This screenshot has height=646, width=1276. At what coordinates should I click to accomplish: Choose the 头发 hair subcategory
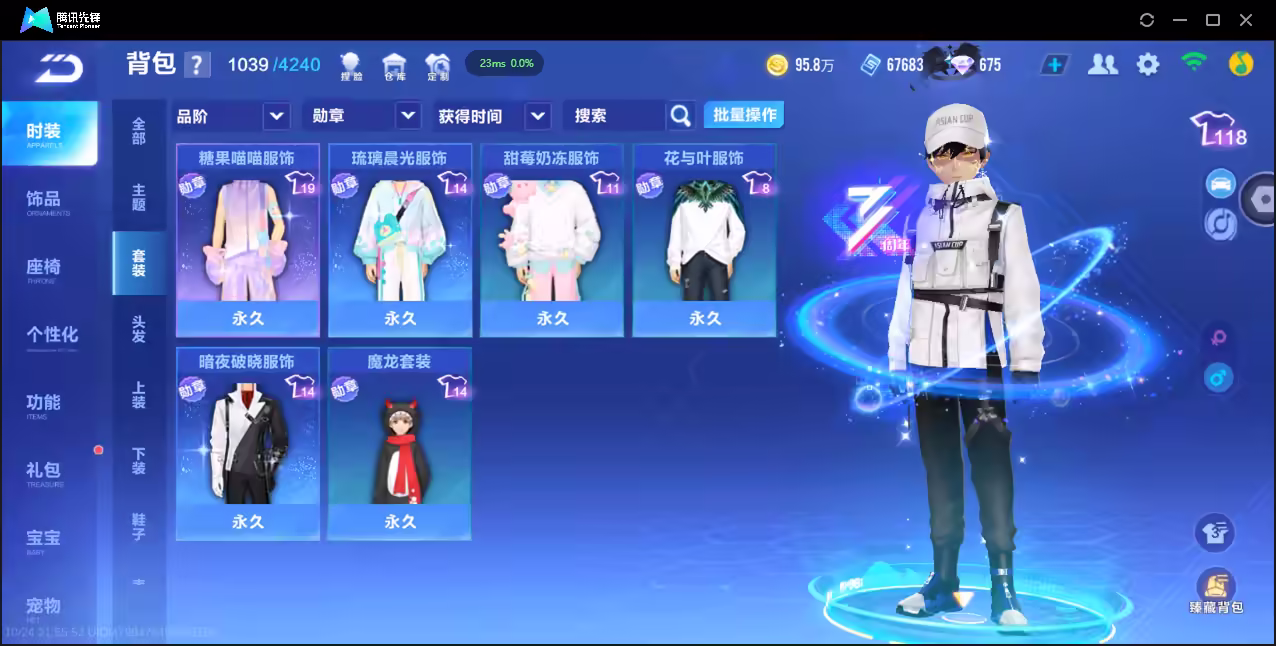[x=138, y=329]
